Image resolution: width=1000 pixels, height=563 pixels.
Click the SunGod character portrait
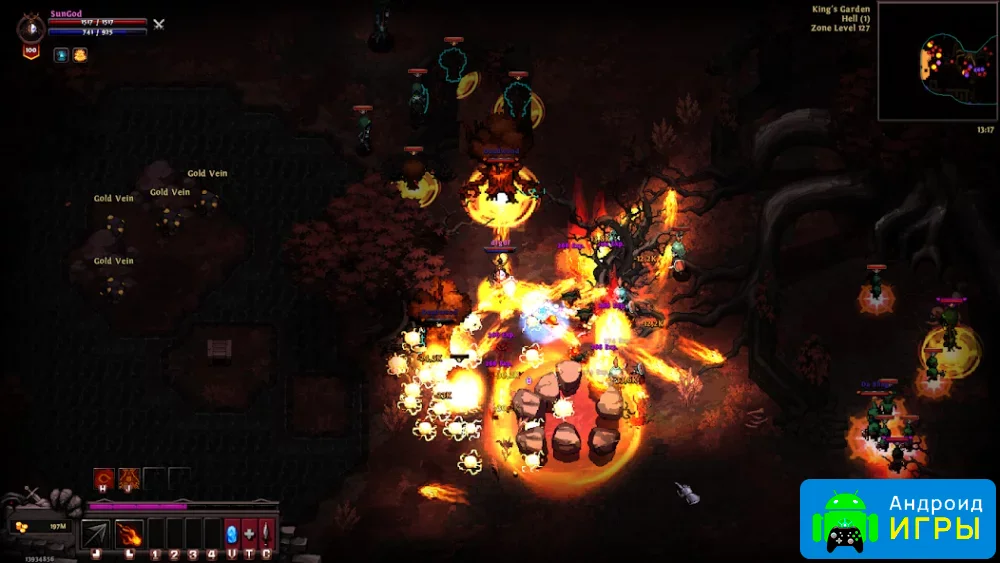[29, 27]
